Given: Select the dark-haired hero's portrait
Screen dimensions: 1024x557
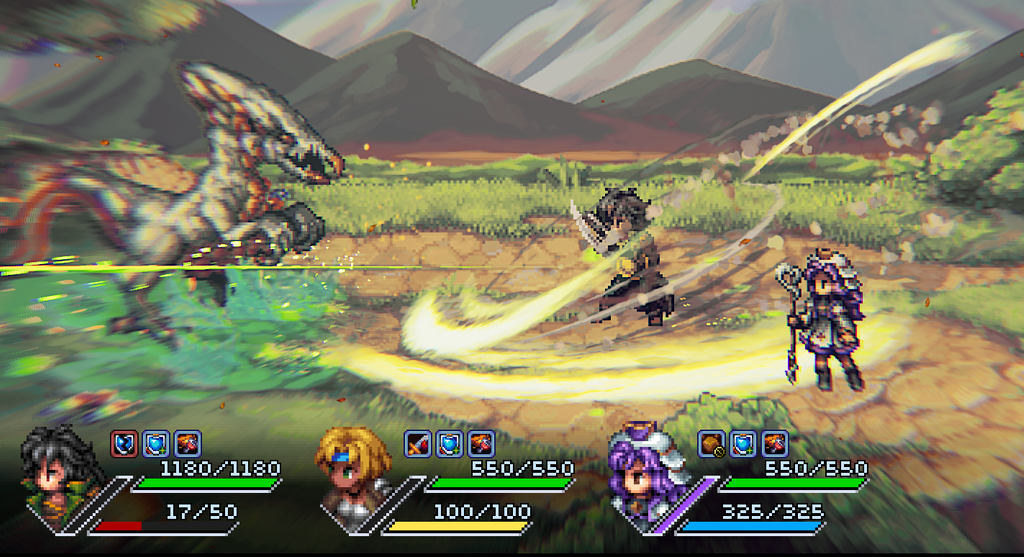Looking at the screenshot, I should pyautogui.click(x=58, y=470).
